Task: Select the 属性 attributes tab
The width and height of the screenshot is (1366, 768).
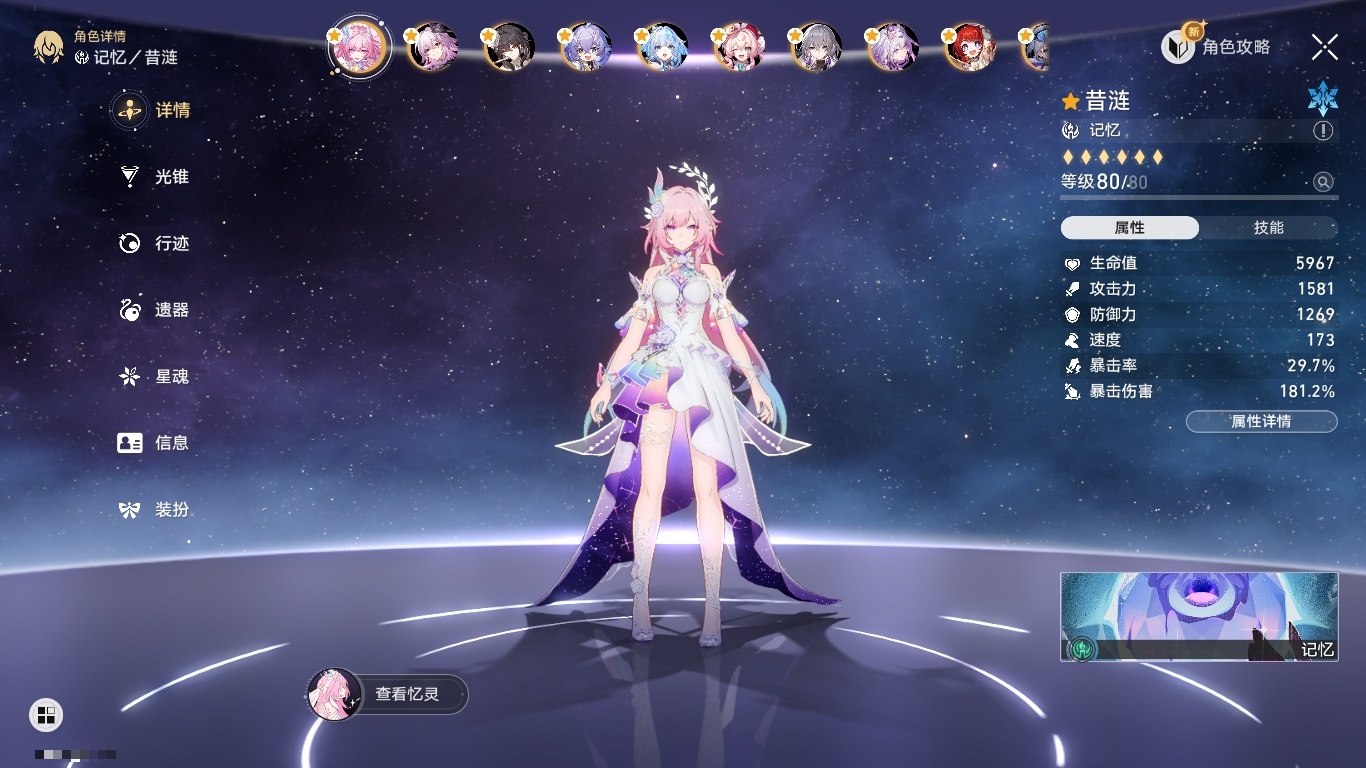Action: [x=1129, y=228]
